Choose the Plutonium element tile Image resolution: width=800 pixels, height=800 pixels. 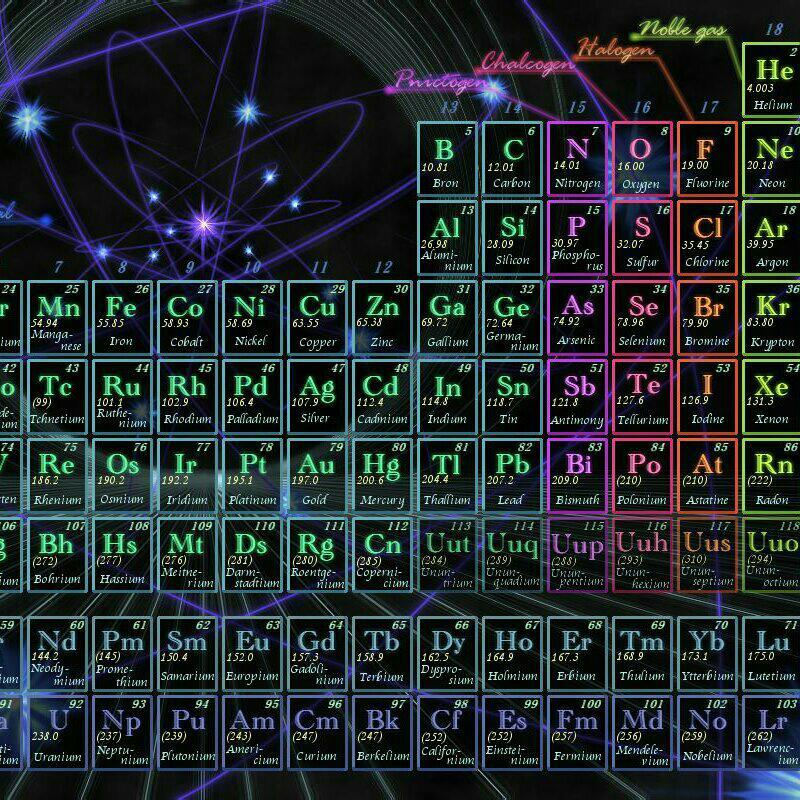(x=187, y=732)
